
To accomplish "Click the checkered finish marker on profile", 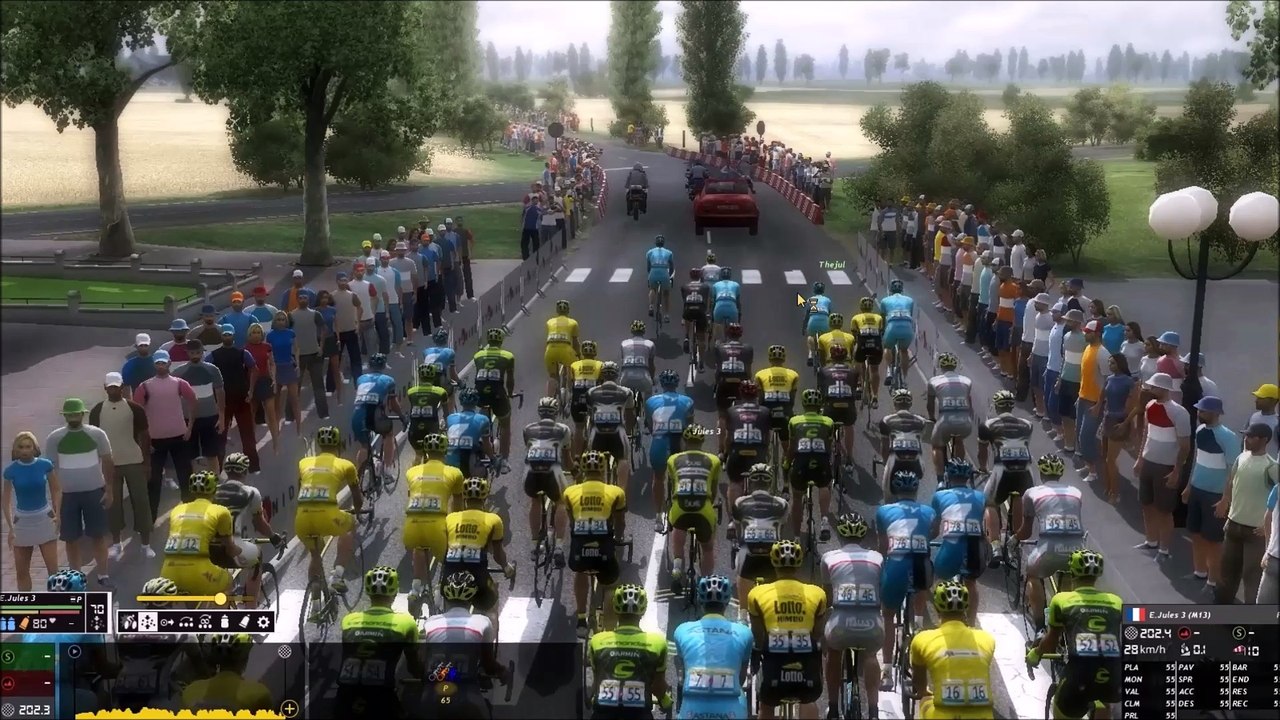I will [x=284, y=652].
